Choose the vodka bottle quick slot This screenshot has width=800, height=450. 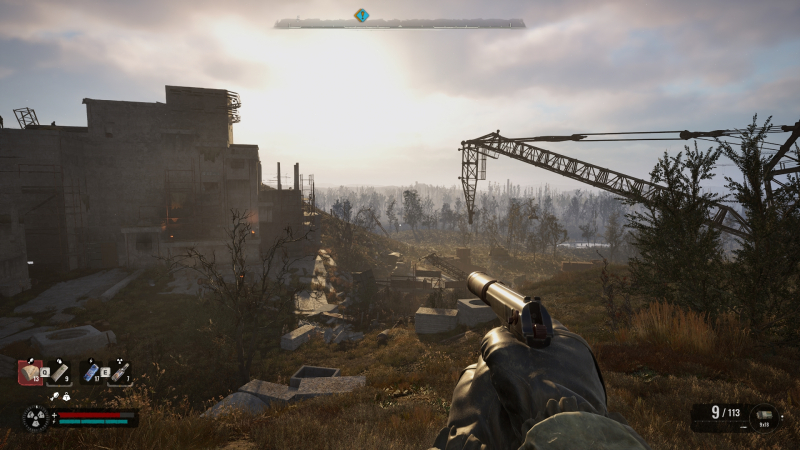[x=119, y=372]
